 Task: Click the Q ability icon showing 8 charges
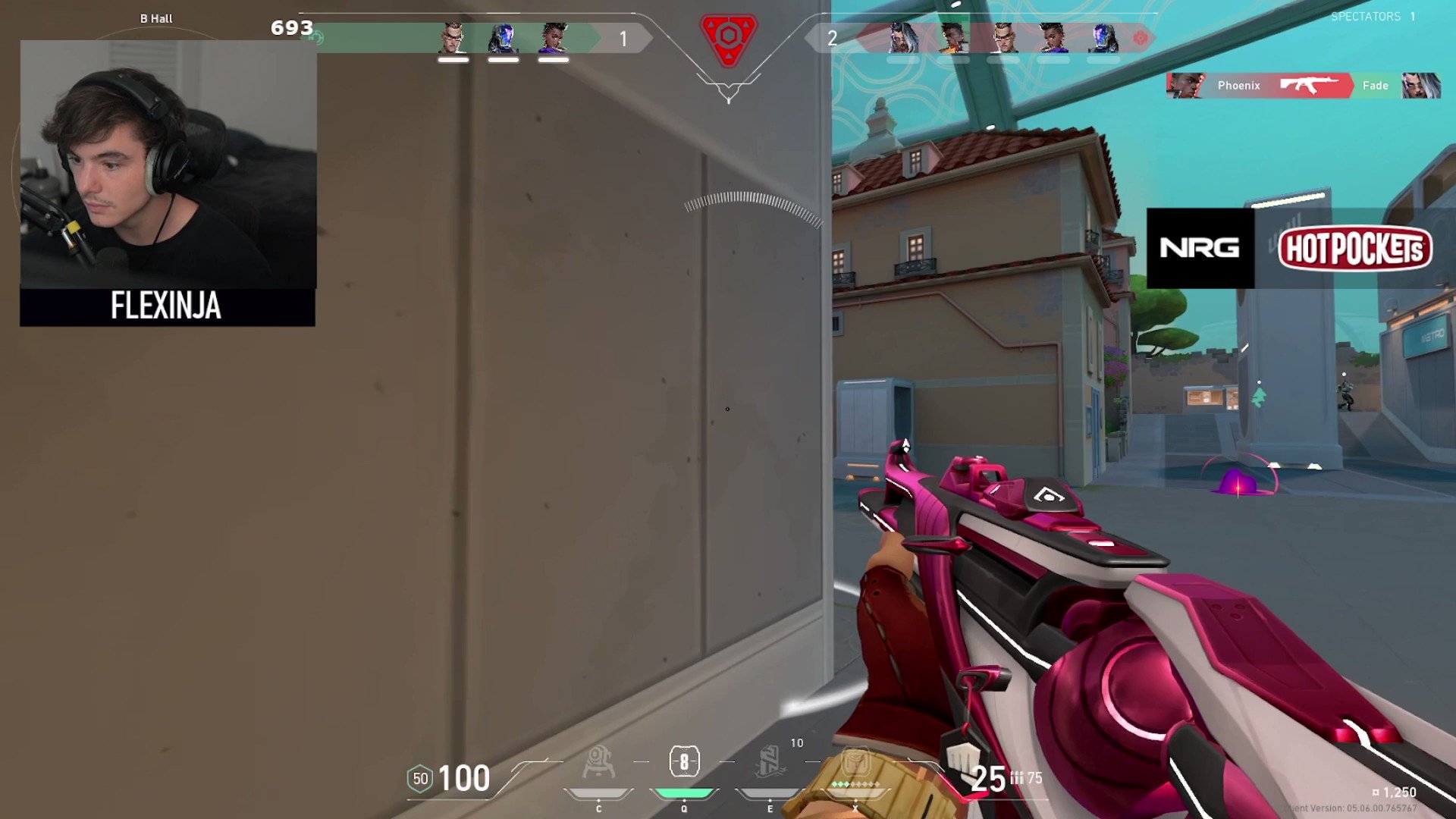point(685,761)
